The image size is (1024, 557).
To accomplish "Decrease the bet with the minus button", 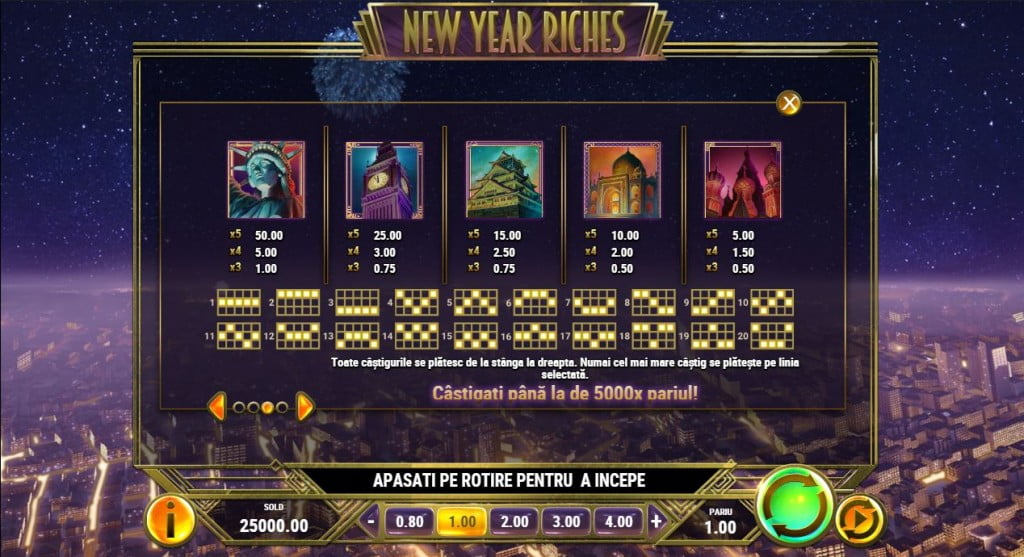I will pyautogui.click(x=371, y=521).
